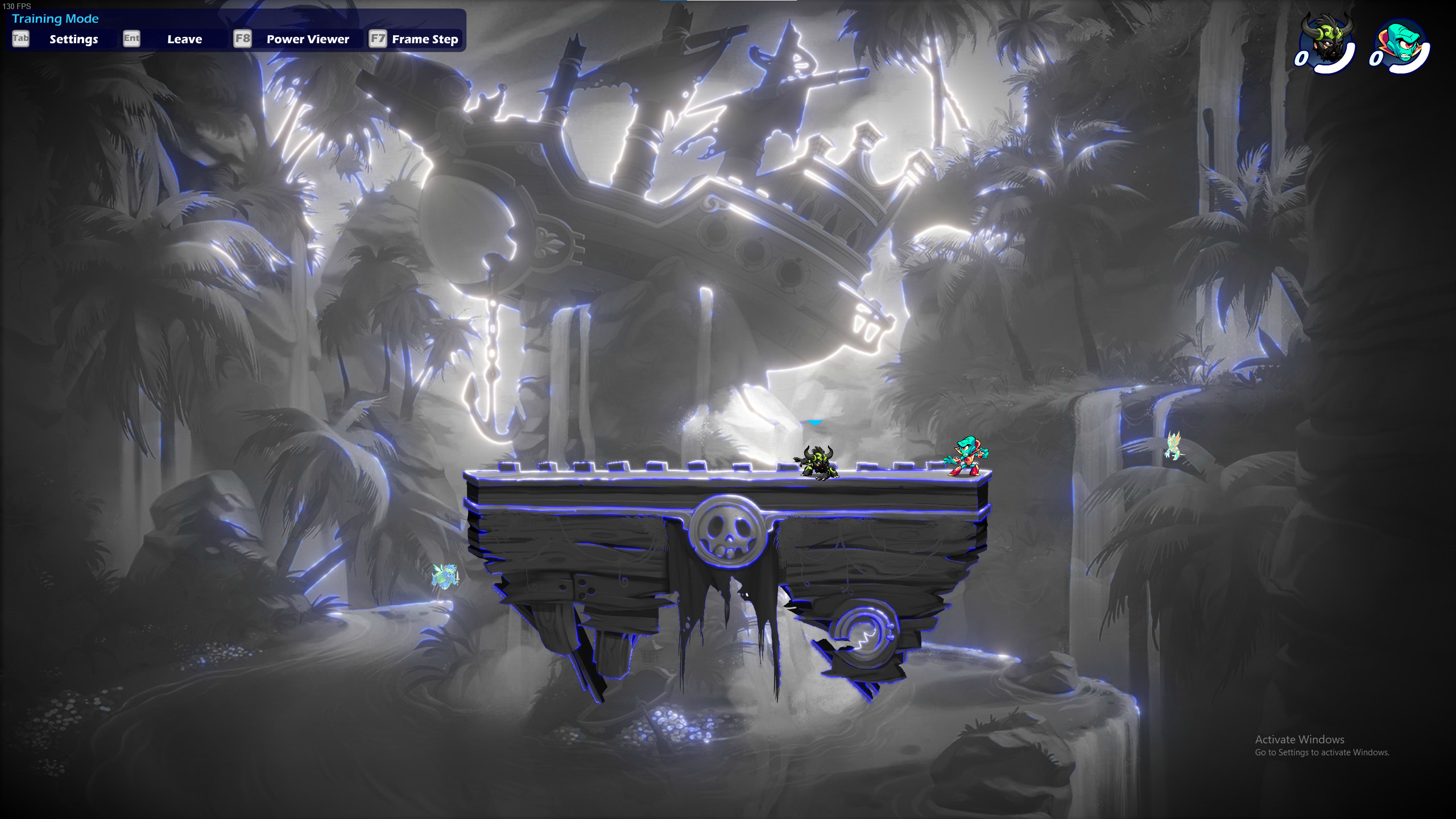
Task: Click the Tab key icon beside Settings
Action: click(20, 39)
